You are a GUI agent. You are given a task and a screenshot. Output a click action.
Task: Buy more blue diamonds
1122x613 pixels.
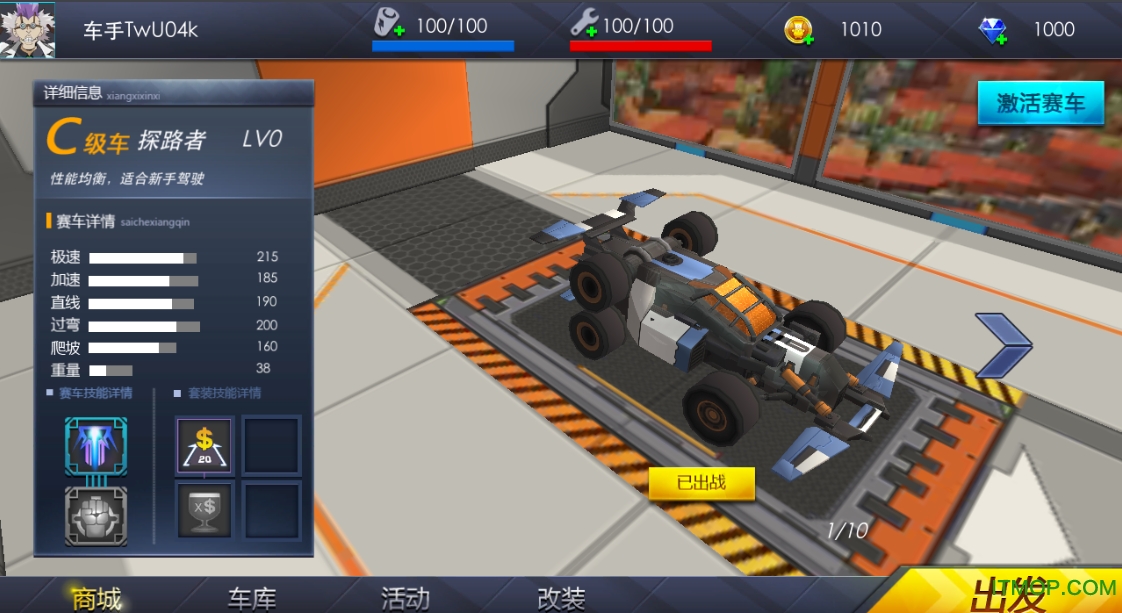[992, 30]
